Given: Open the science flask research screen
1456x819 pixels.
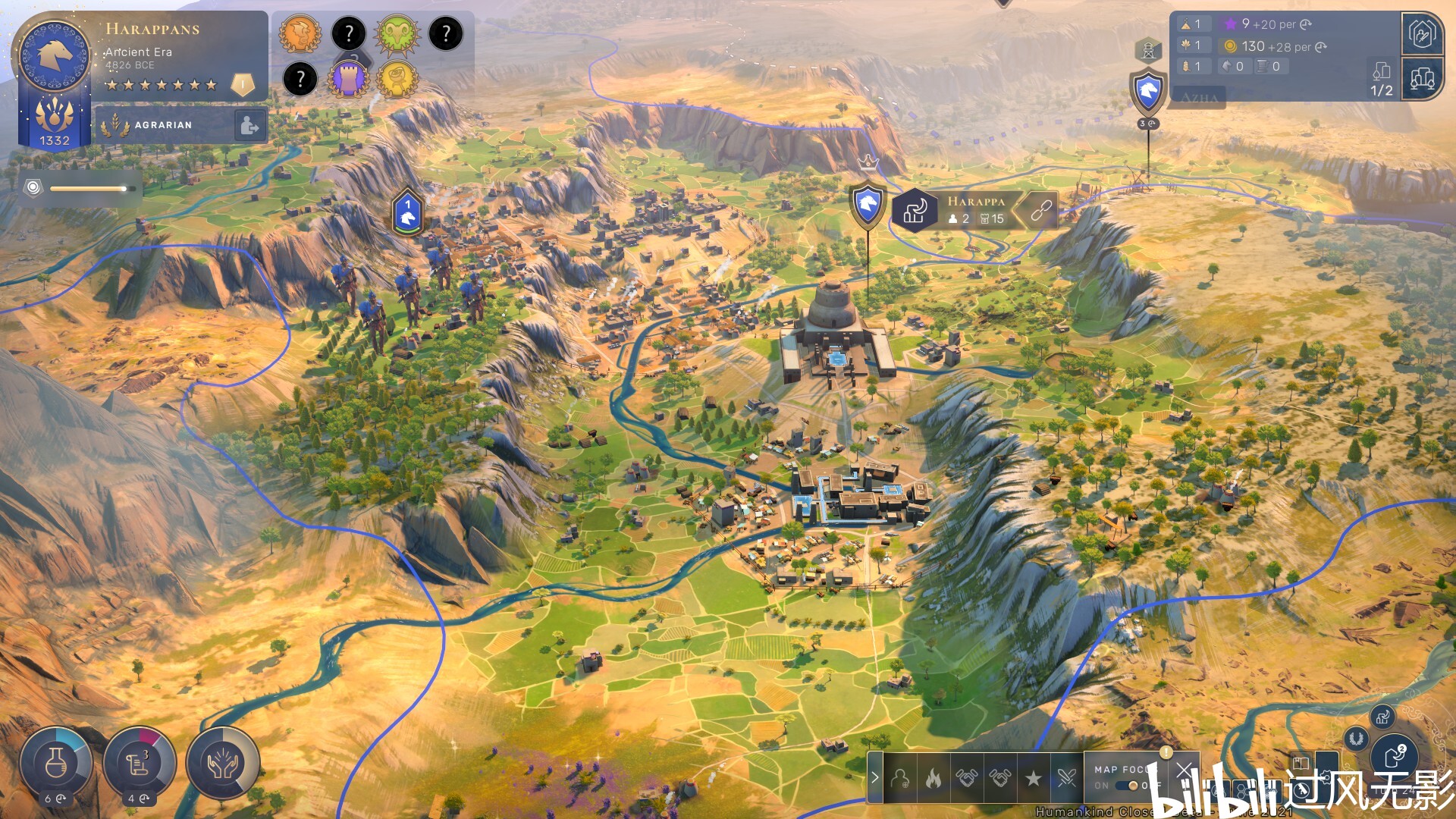Looking at the screenshot, I should (x=56, y=763).
